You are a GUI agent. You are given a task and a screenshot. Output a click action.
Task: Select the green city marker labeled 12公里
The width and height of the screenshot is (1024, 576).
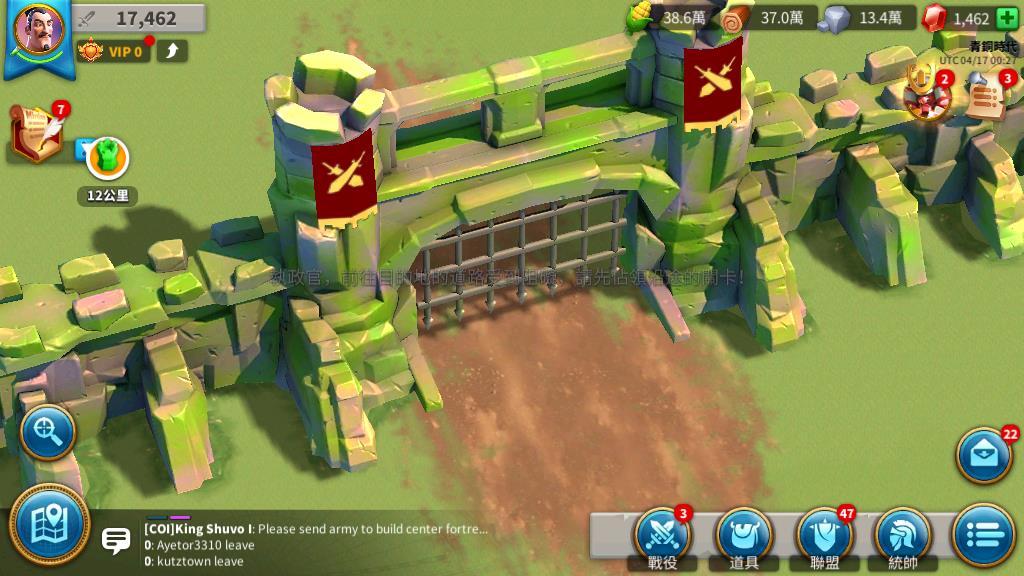pos(107,158)
